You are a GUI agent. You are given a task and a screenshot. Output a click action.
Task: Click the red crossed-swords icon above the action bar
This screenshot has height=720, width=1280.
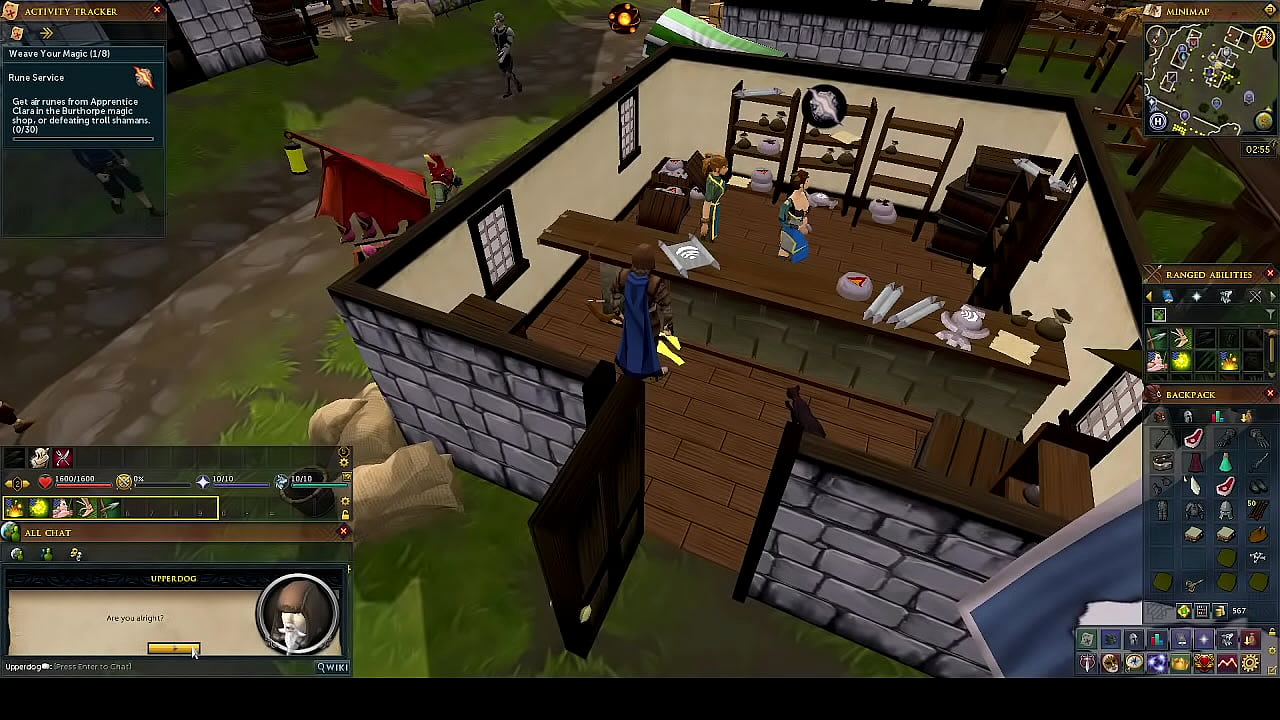(63, 458)
